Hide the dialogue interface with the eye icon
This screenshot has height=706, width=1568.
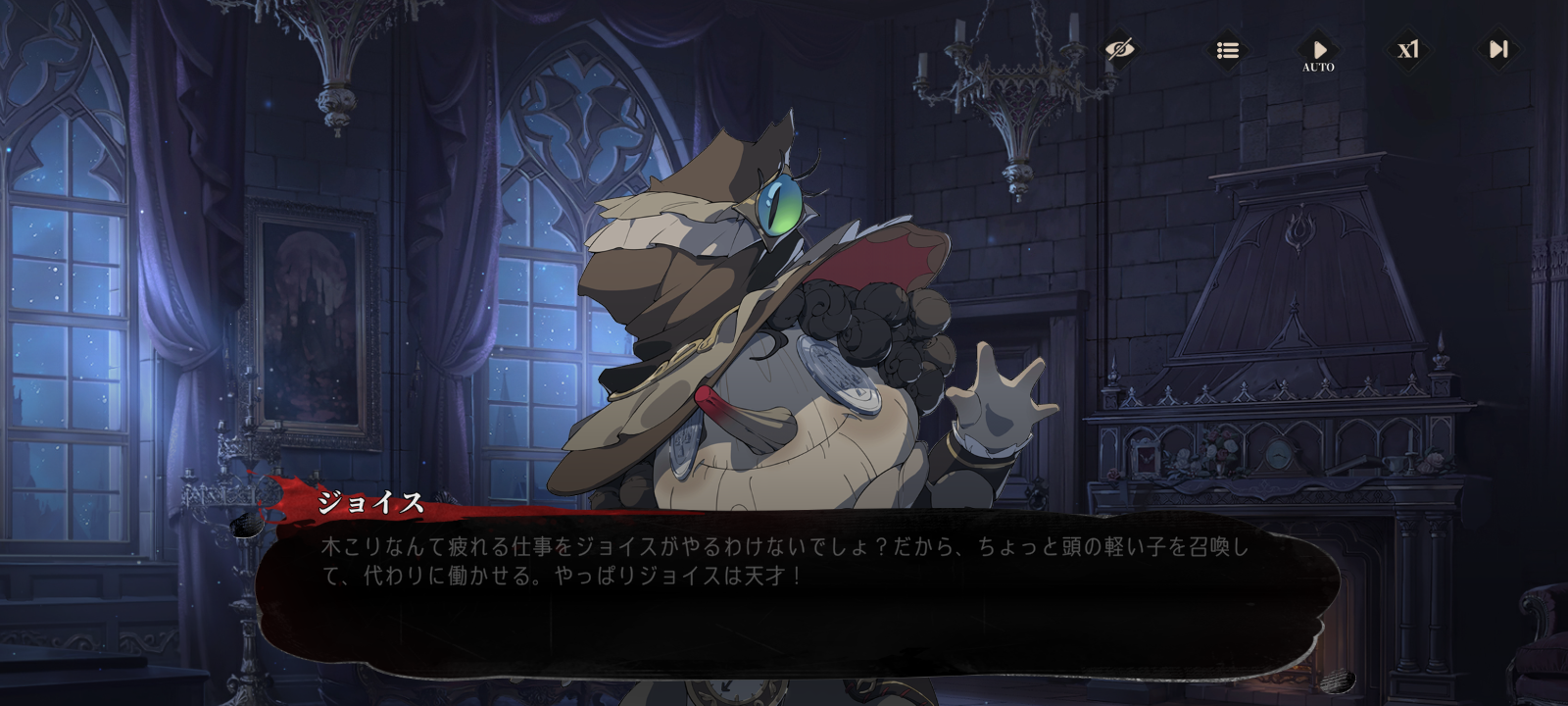(1119, 49)
